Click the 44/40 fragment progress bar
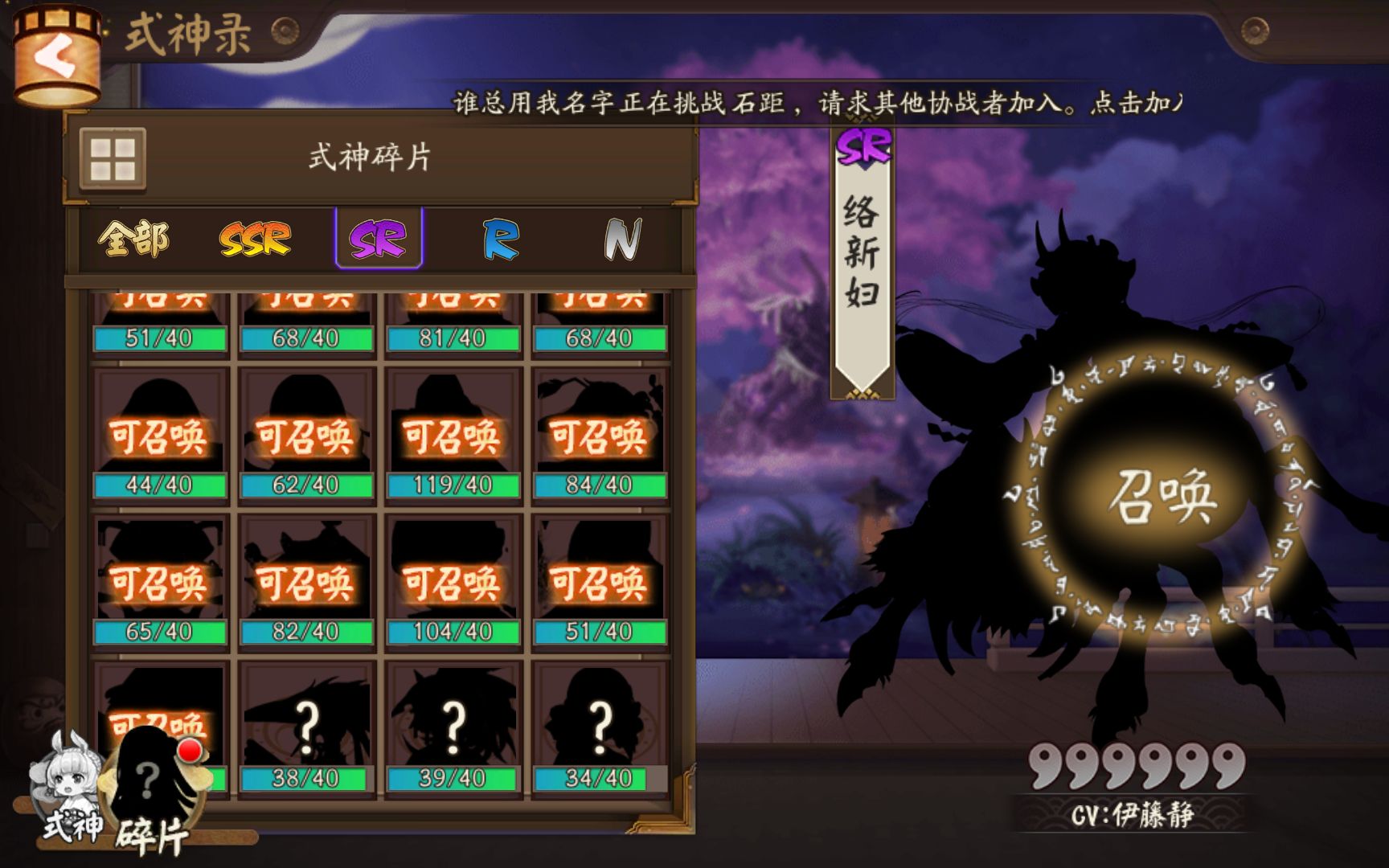 point(158,484)
